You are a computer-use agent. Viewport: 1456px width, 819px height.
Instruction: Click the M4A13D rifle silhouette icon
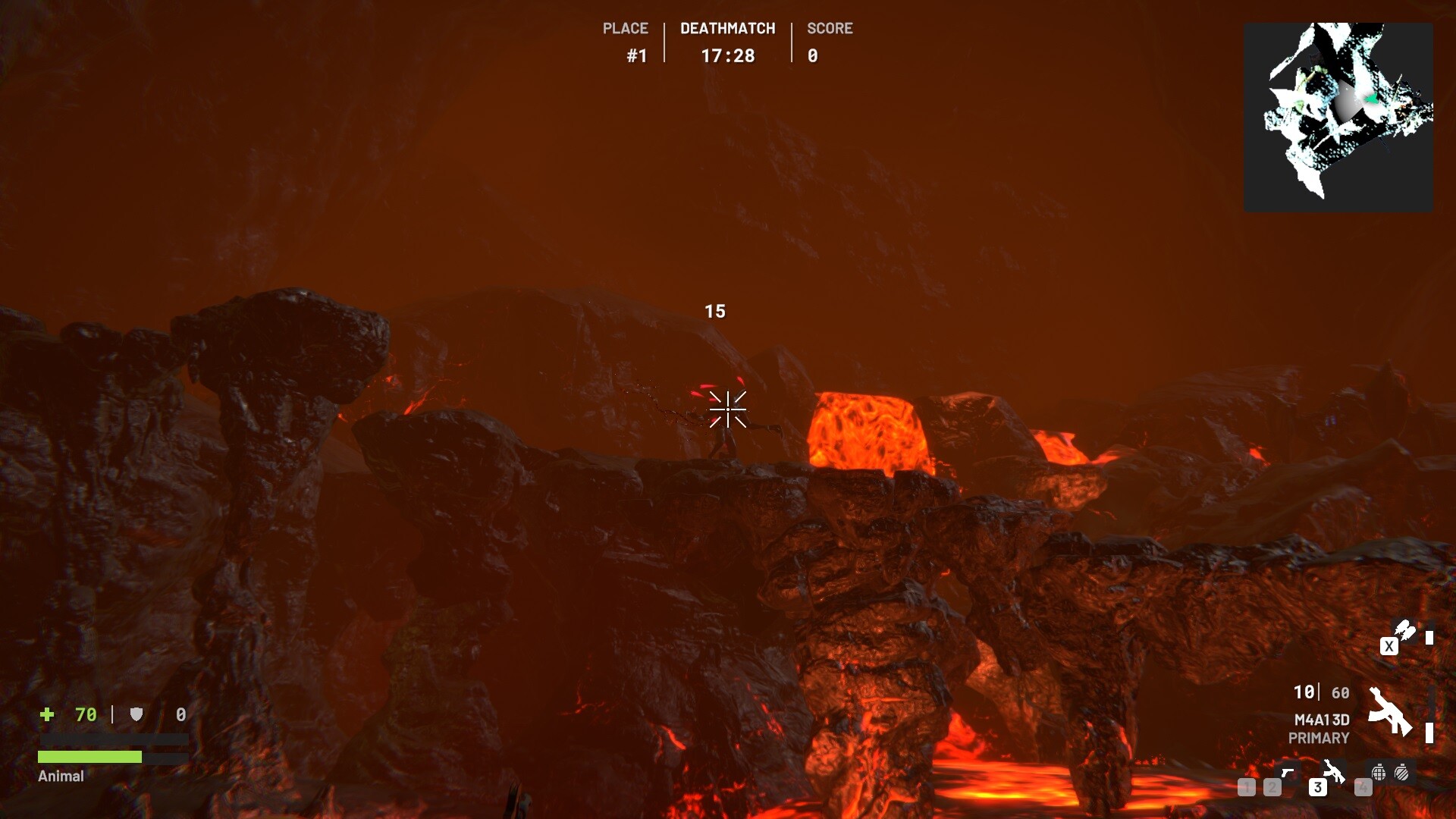pos(1392,710)
